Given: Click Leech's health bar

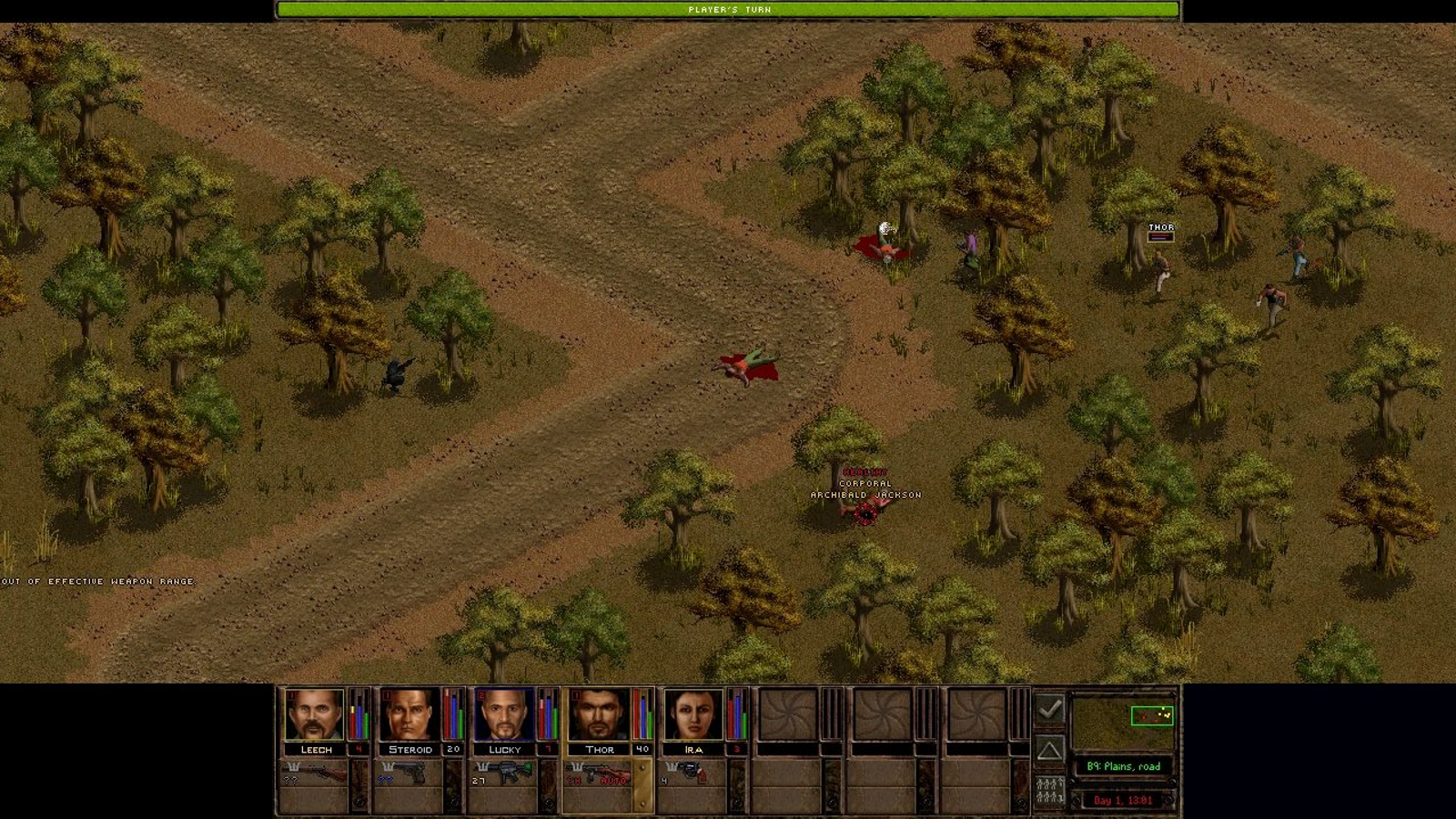Looking at the screenshot, I should tap(354, 719).
